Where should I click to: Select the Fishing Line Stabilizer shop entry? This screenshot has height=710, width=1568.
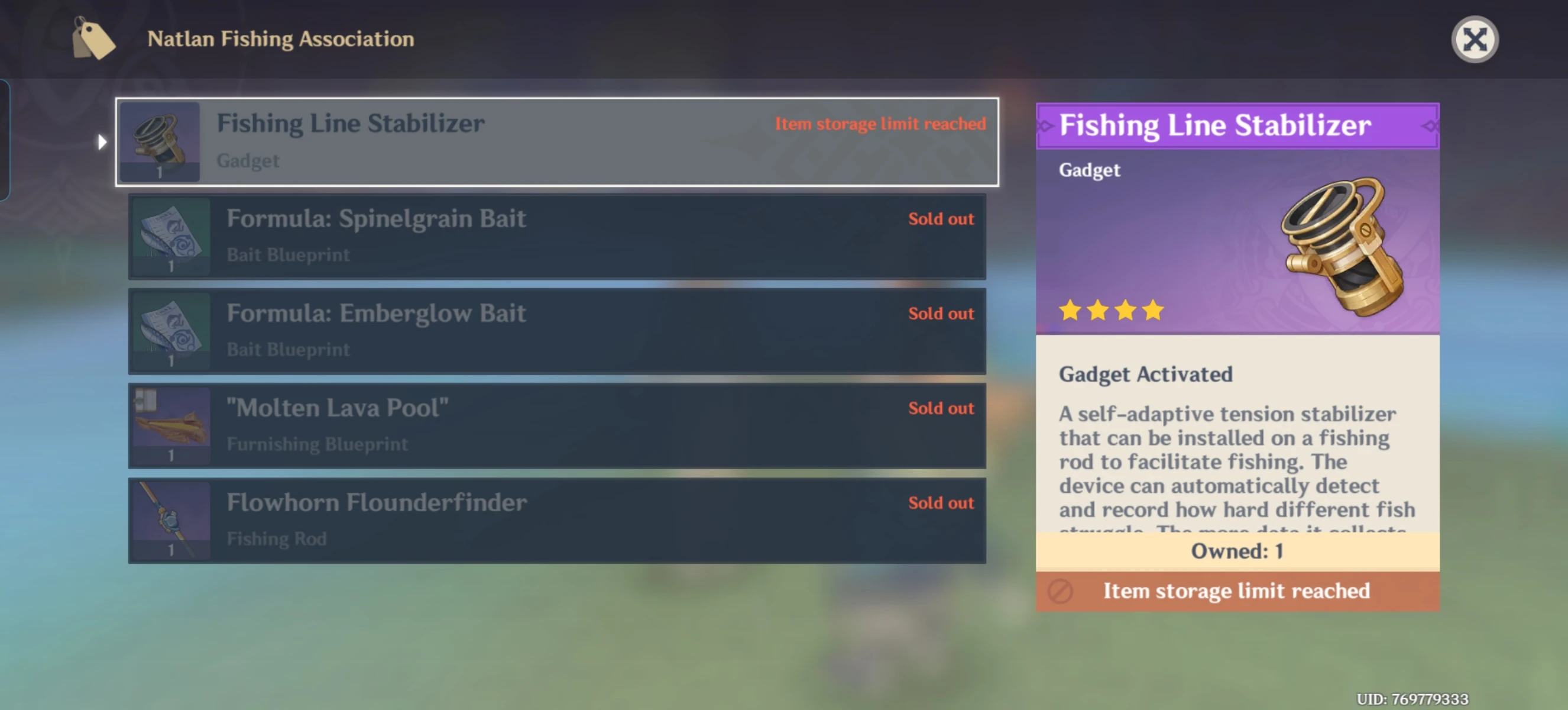(557, 141)
